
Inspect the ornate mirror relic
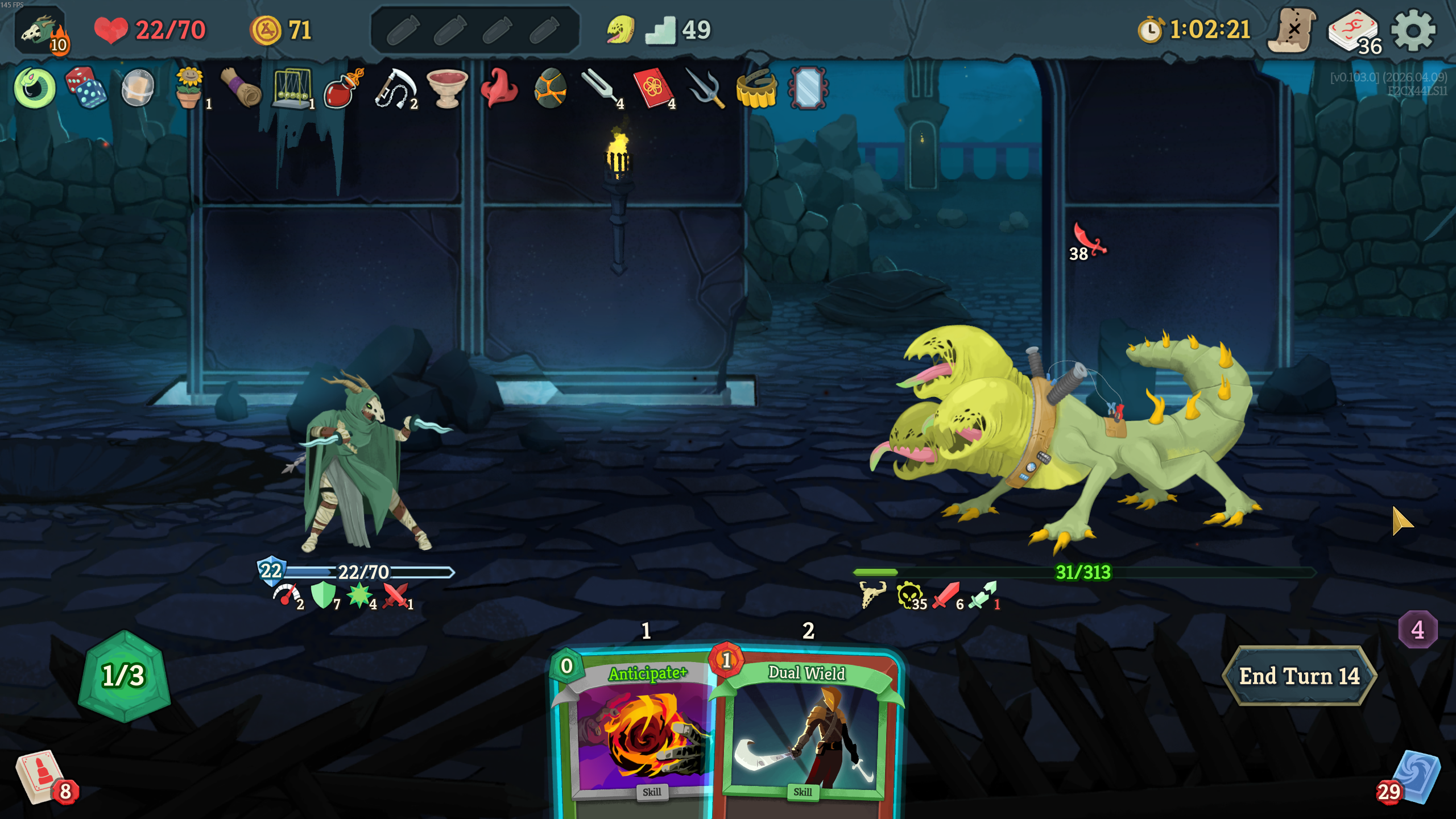point(808,88)
